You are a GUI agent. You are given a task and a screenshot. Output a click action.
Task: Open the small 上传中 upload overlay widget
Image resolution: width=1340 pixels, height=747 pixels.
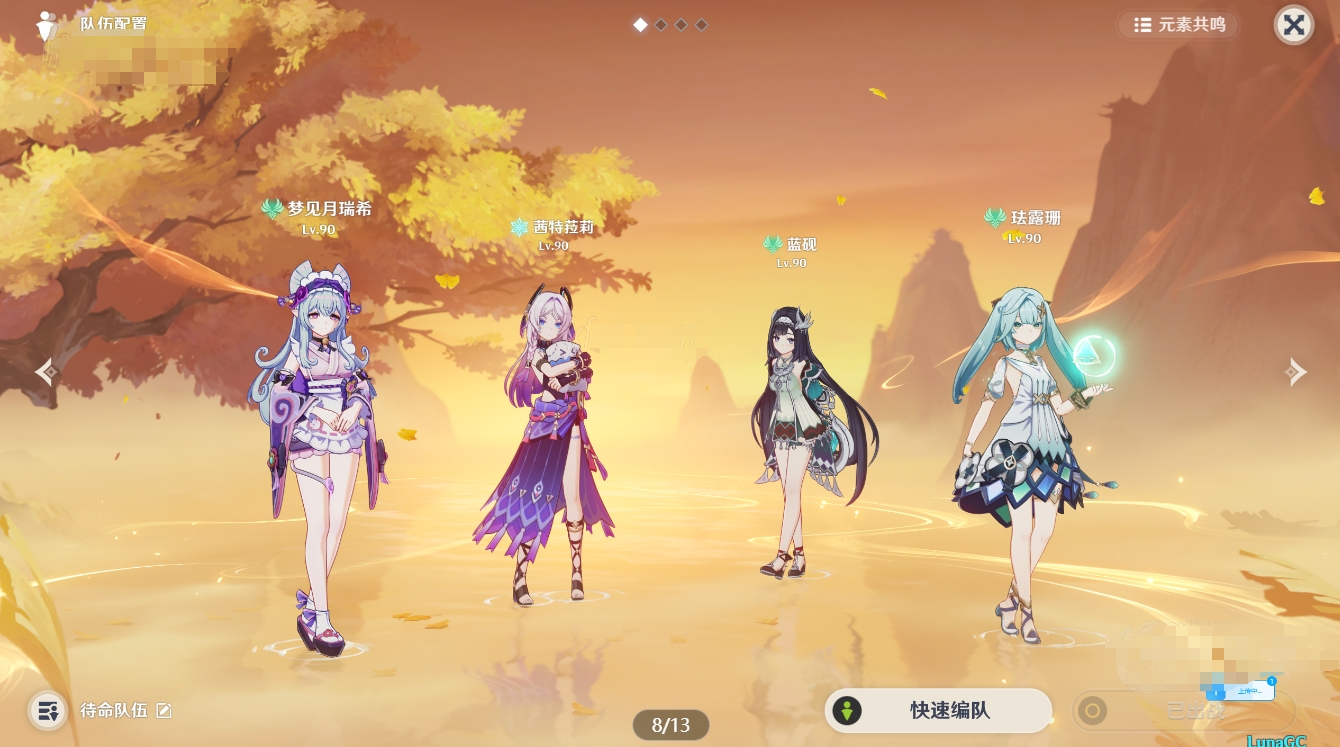1240,690
